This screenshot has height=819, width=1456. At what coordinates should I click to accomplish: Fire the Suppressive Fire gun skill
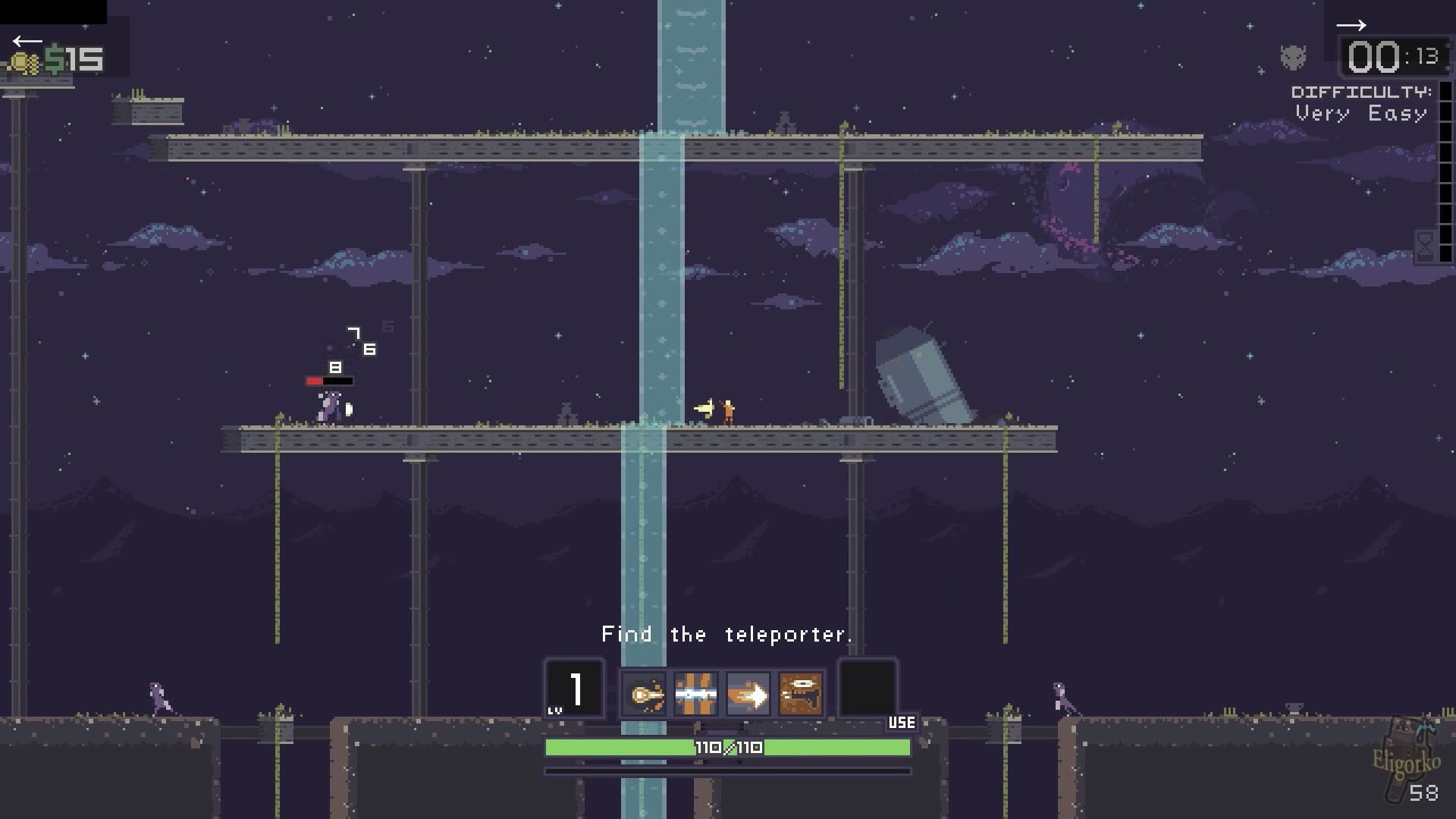pyautogui.click(x=800, y=694)
